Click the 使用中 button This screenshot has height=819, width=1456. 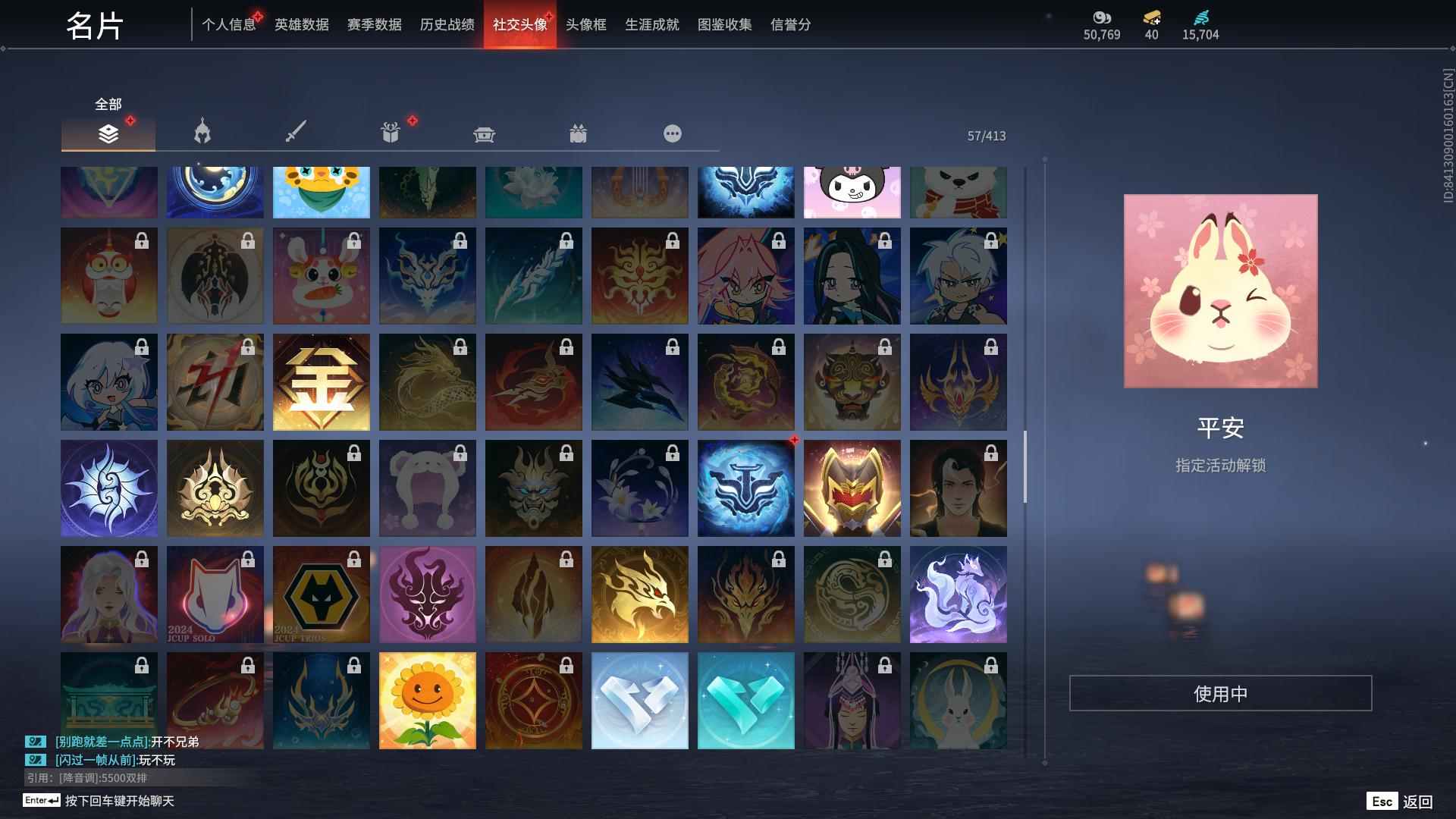[x=1220, y=692]
